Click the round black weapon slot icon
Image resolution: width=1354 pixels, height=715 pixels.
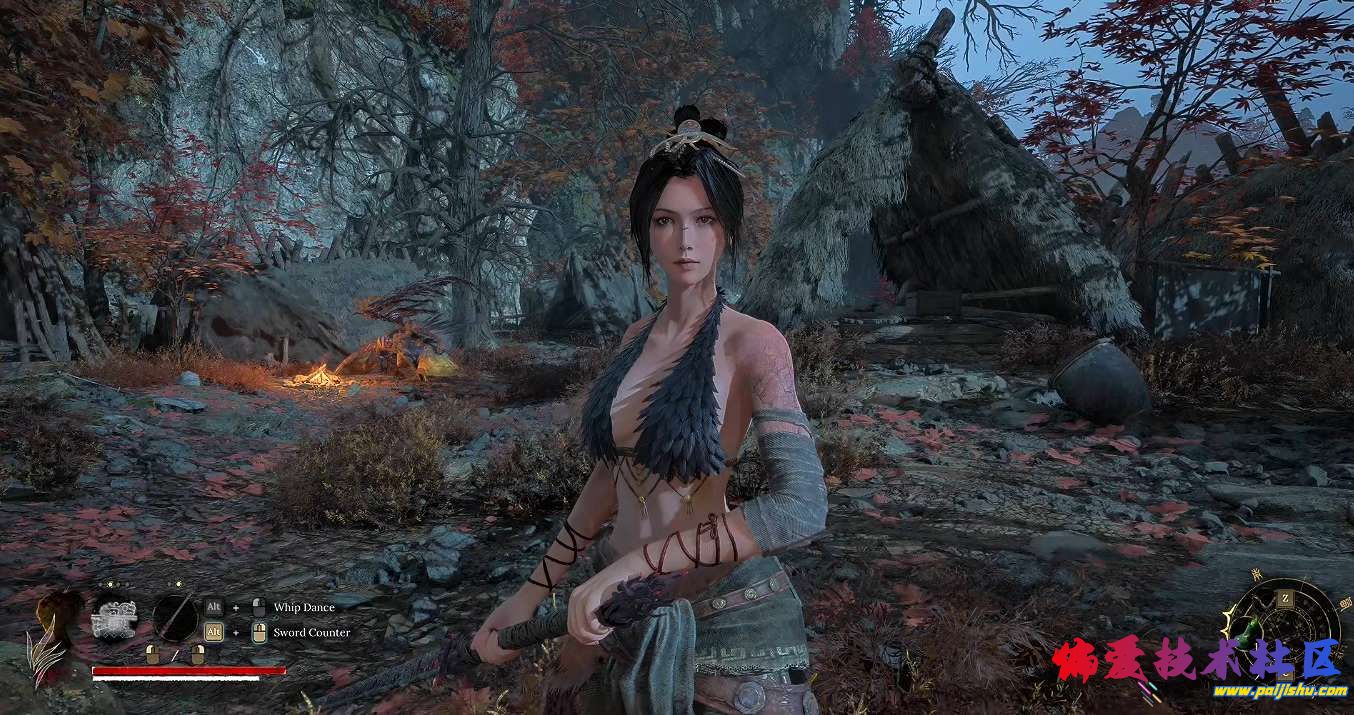[174, 616]
